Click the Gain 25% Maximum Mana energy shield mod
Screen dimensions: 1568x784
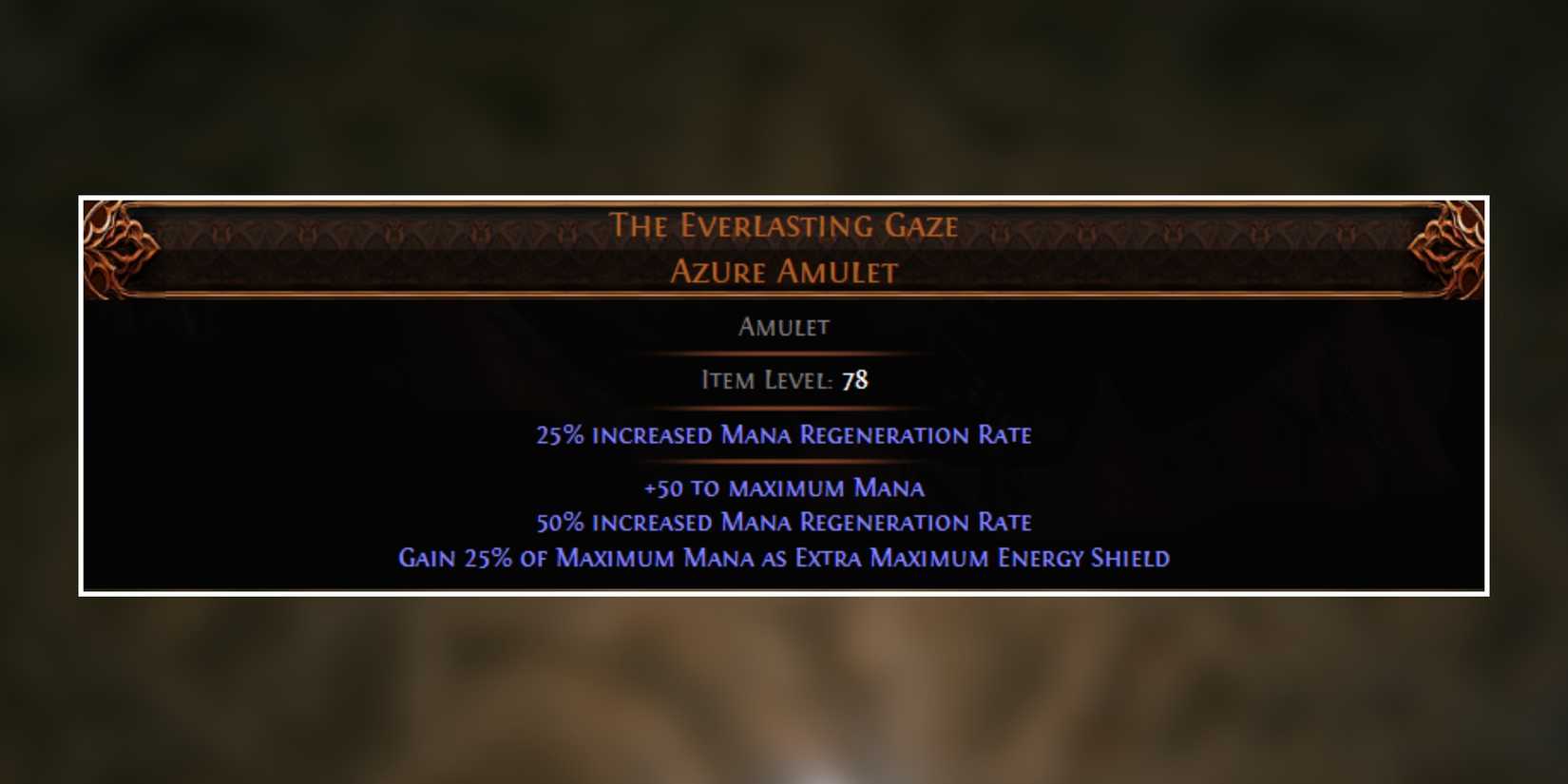783,558
